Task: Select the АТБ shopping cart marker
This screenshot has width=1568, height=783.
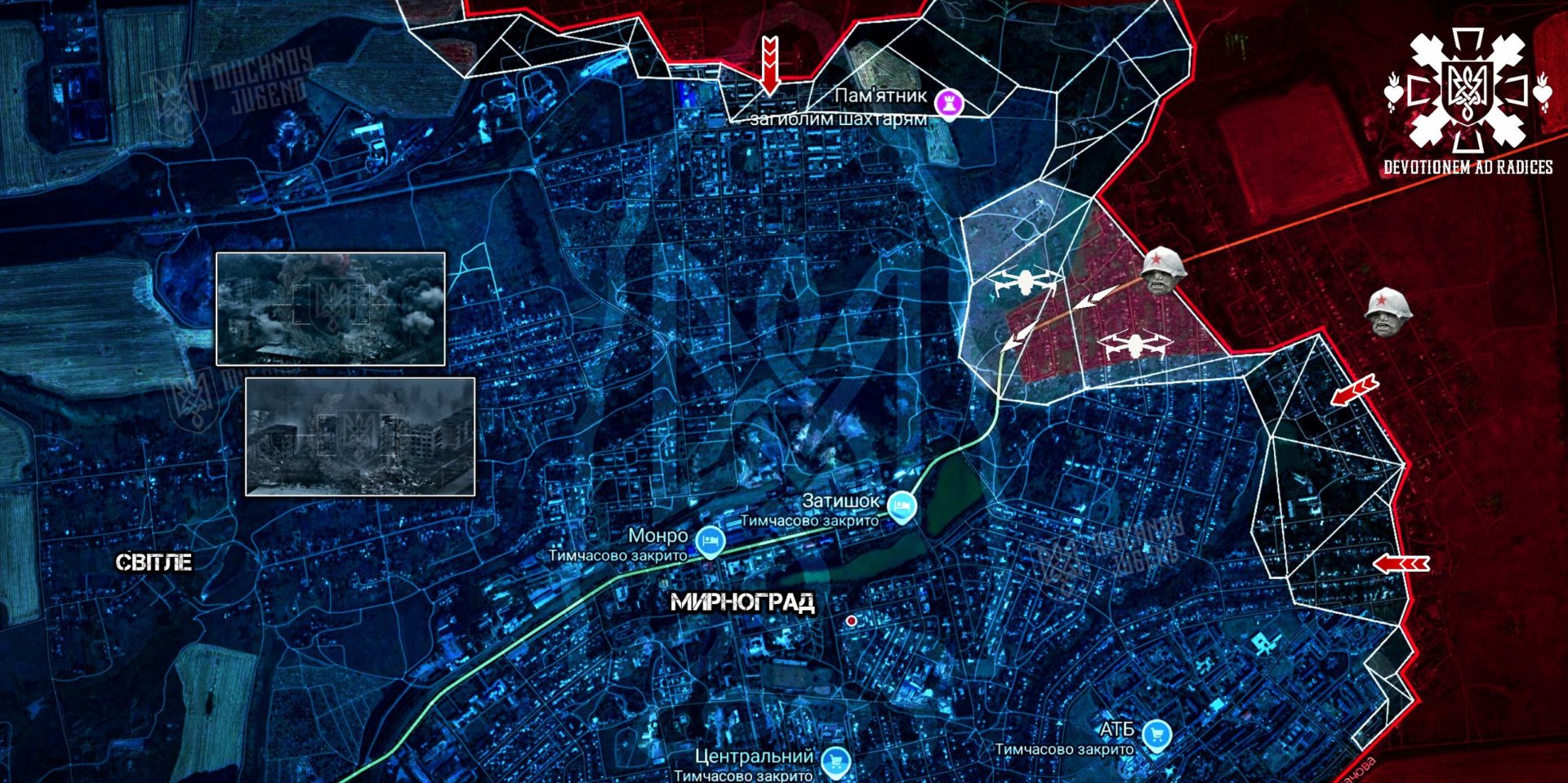Action: pyautogui.click(x=1156, y=735)
